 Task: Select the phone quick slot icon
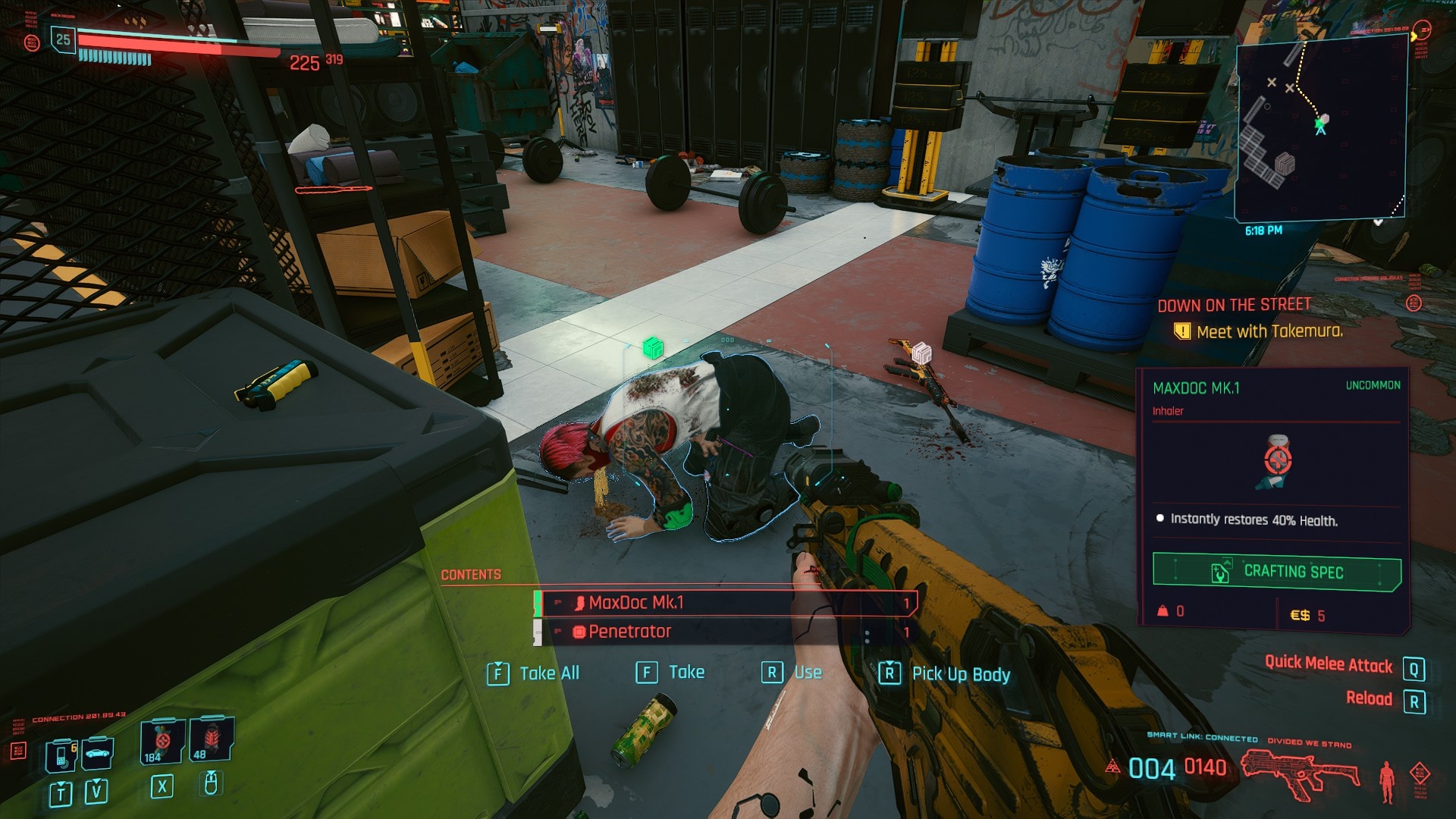click(x=61, y=755)
